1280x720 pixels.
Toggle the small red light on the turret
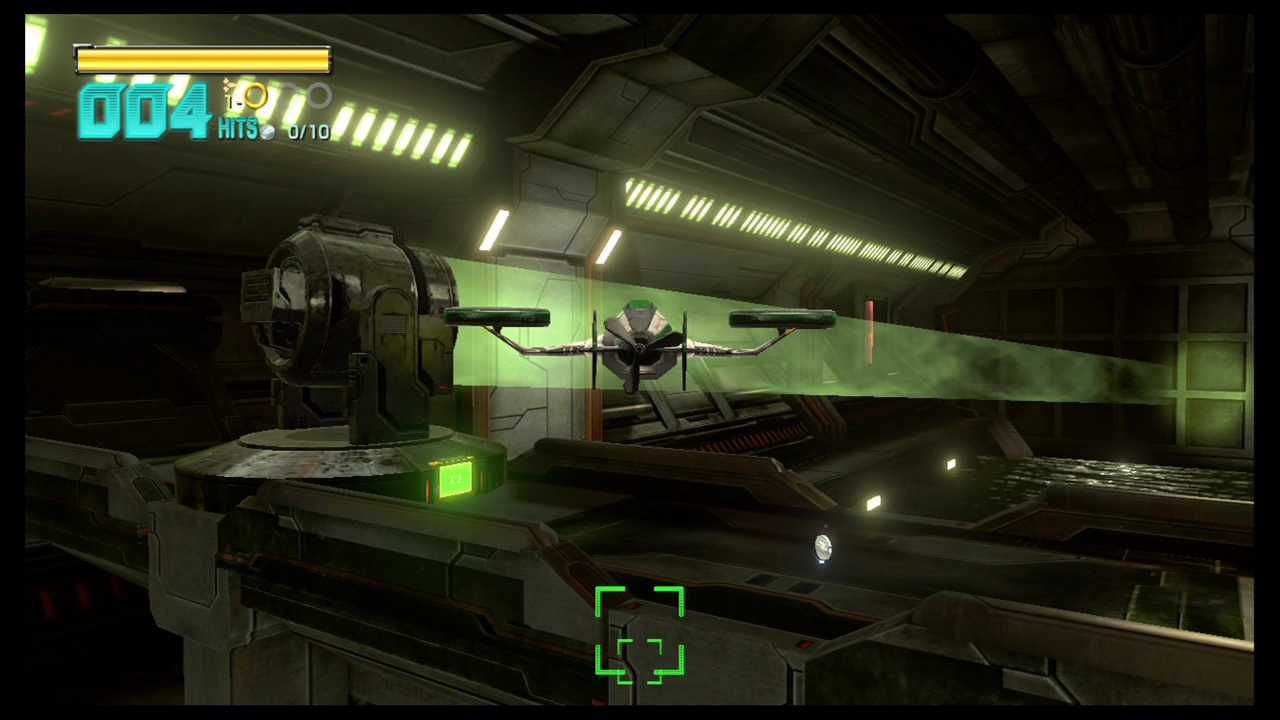(443, 390)
